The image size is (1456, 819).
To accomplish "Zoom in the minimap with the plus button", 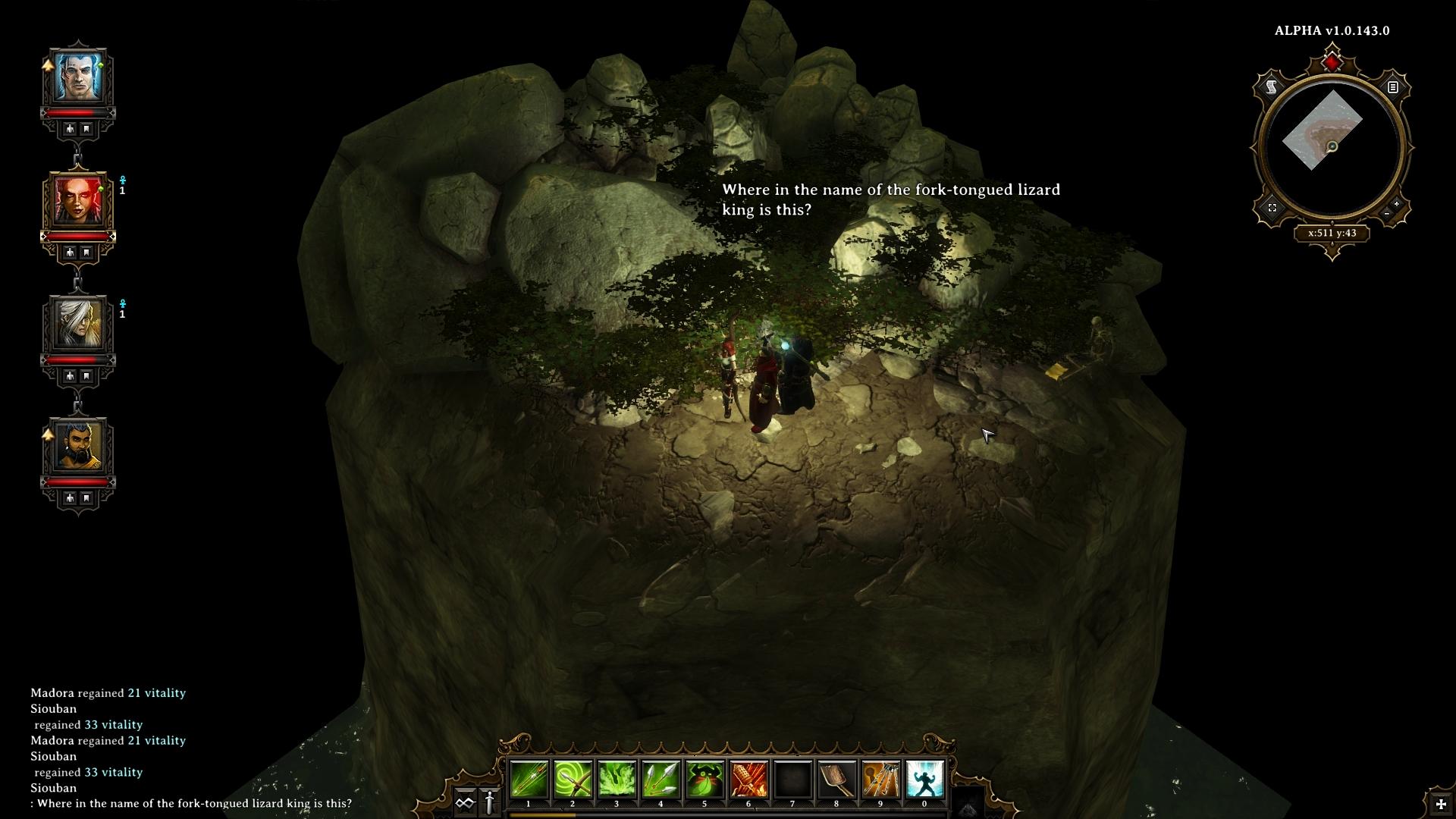I will click(1397, 204).
